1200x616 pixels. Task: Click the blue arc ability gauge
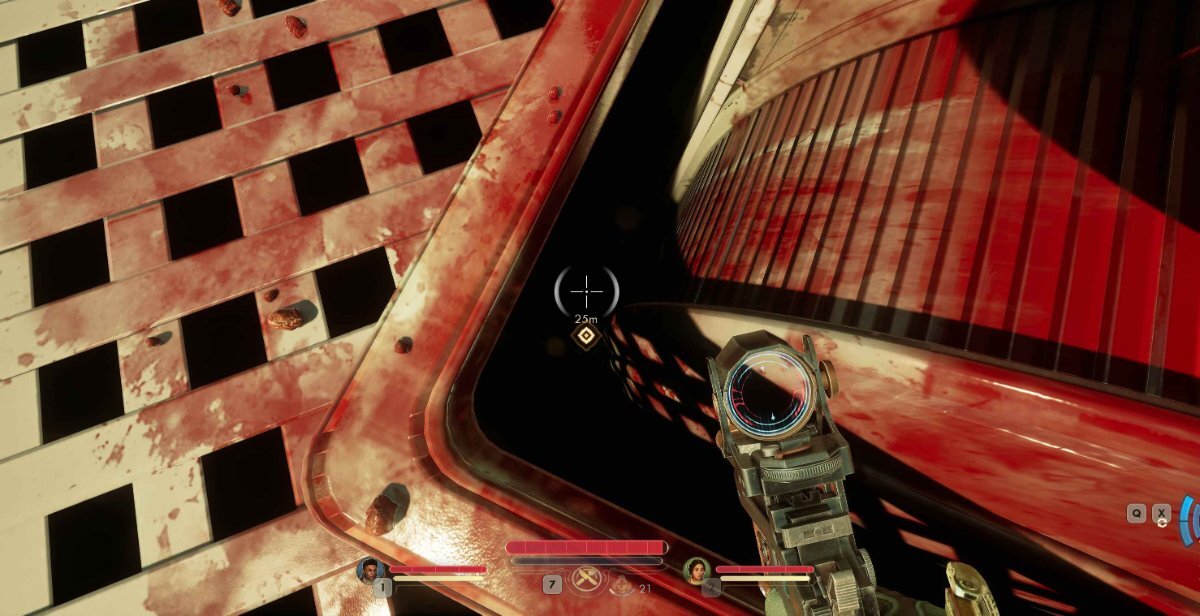1187,519
